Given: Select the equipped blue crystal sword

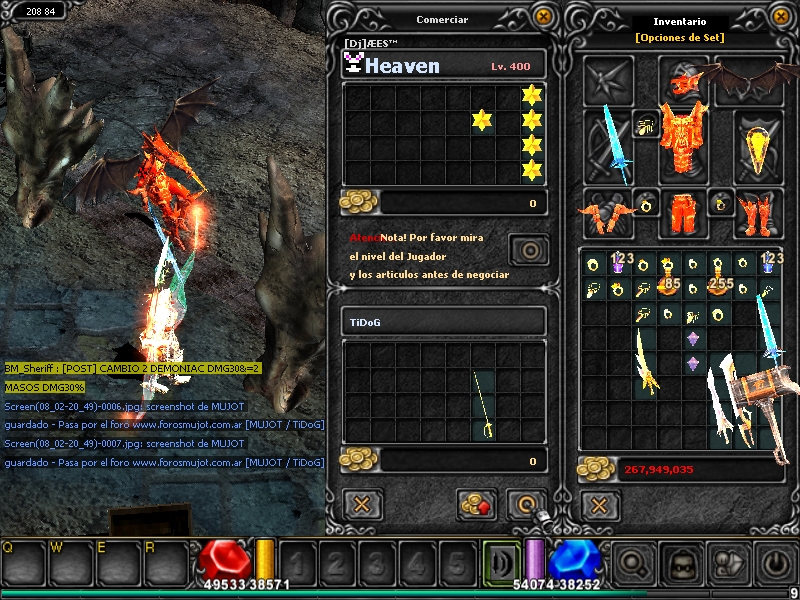Looking at the screenshot, I should 609,147.
